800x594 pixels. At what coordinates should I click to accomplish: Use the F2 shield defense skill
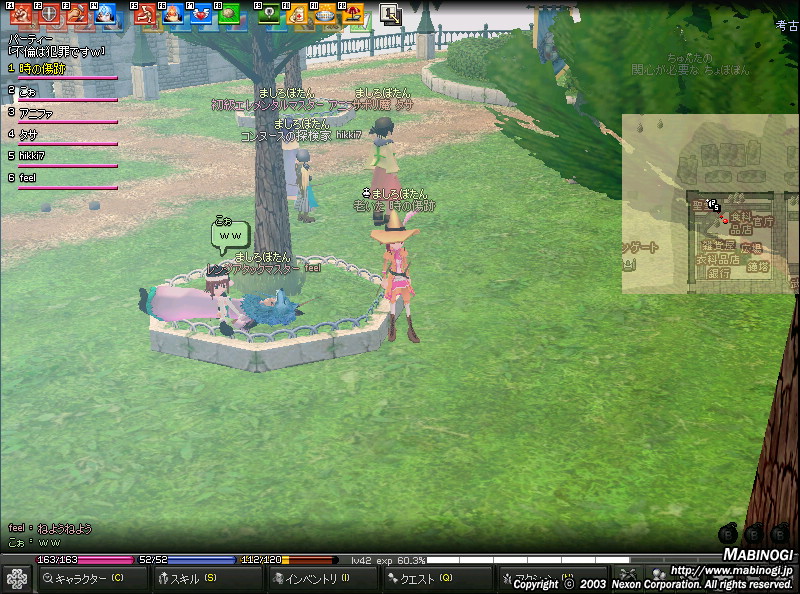coord(47,14)
